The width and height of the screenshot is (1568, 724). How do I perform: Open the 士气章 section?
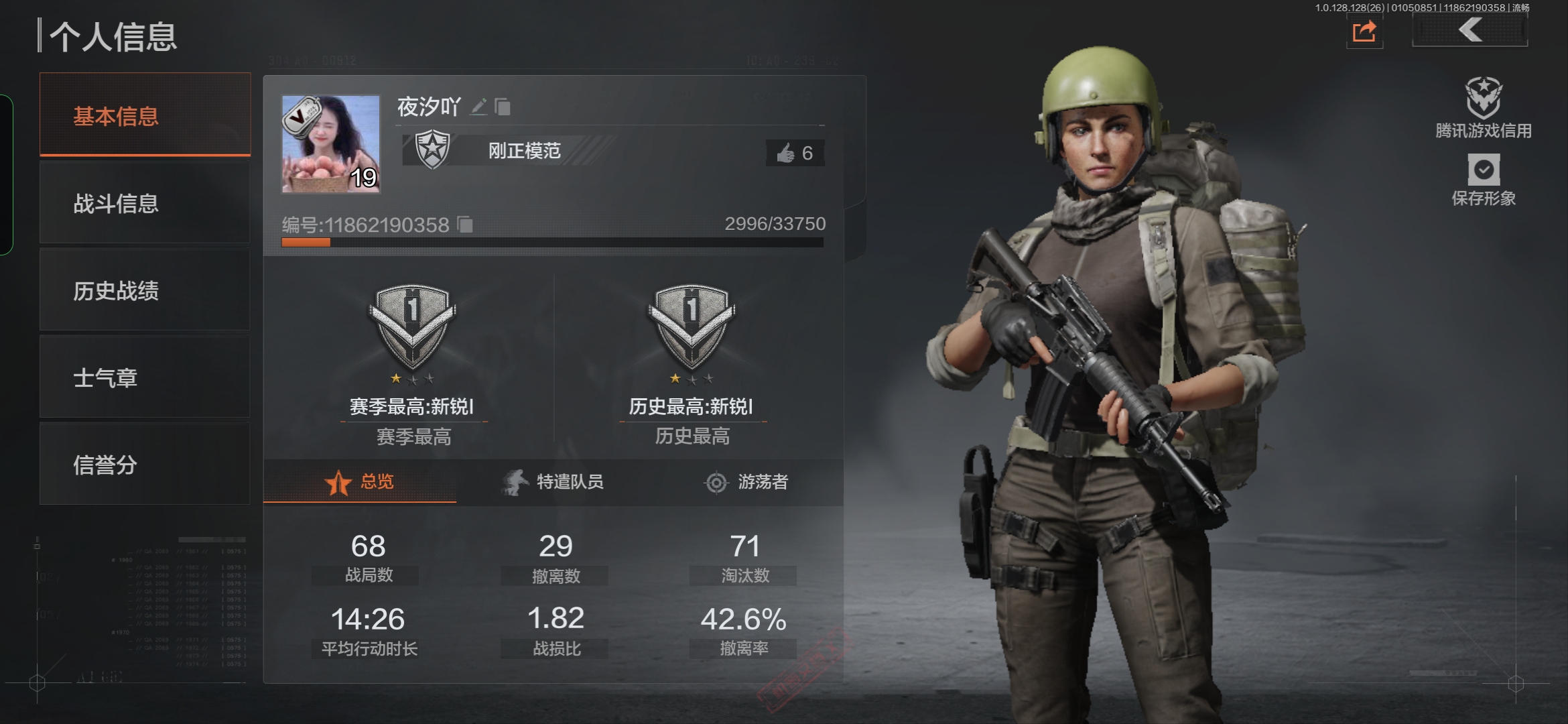(145, 377)
